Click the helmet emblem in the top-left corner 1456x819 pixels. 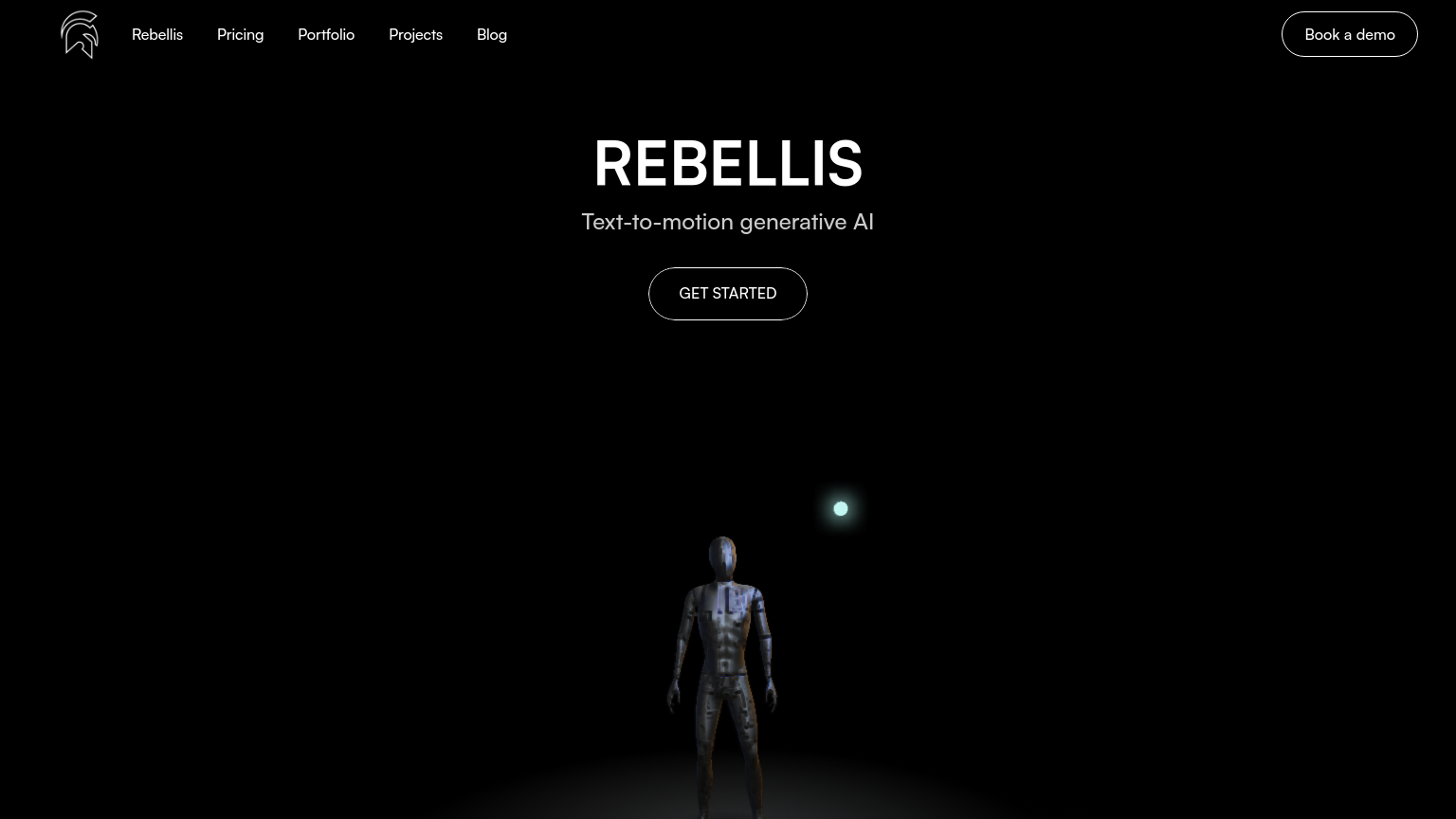point(80,34)
